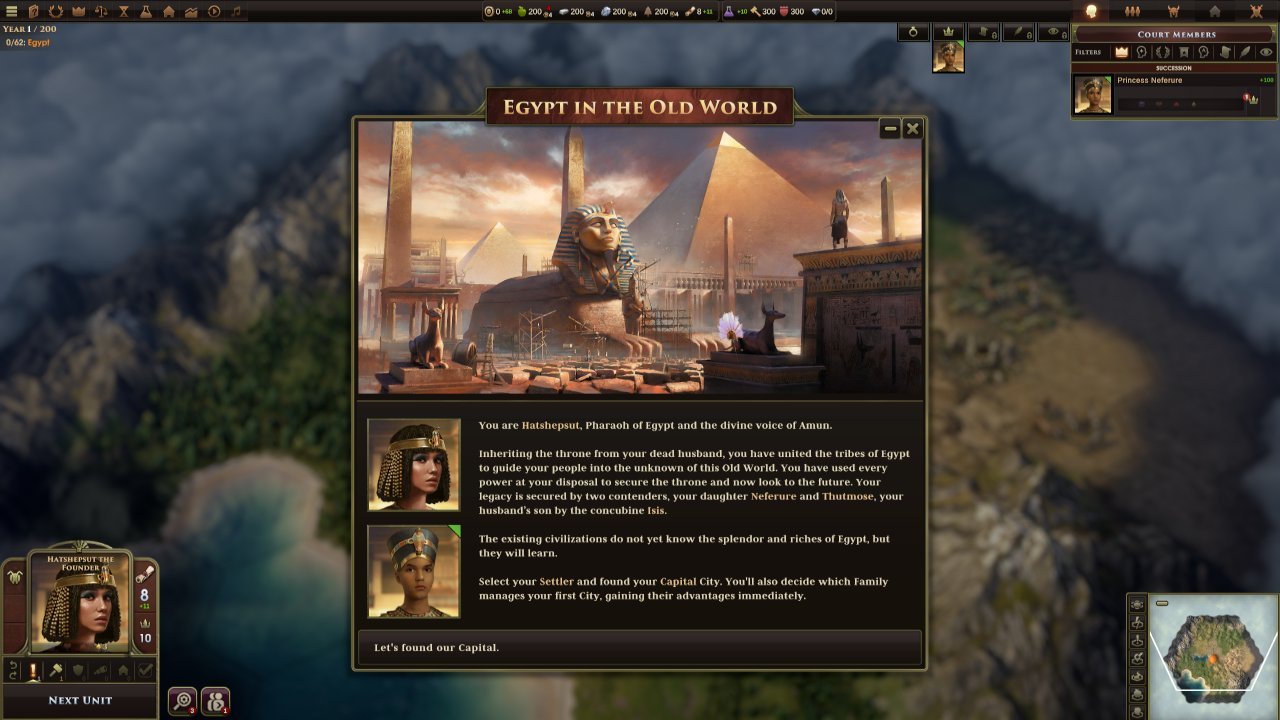Close the Egypt in the Old World popup
1280x720 pixels.
point(912,129)
